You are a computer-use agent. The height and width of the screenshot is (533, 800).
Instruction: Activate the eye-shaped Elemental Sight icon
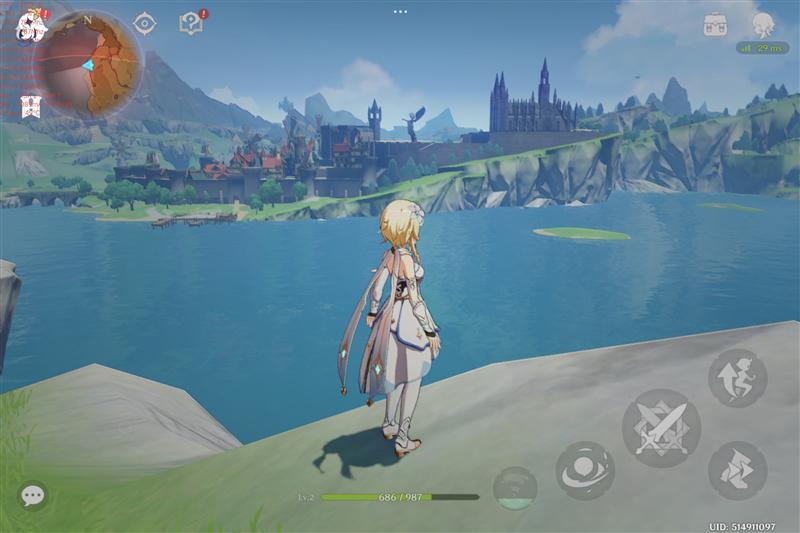pyautogui.click(x=145, y=22)
